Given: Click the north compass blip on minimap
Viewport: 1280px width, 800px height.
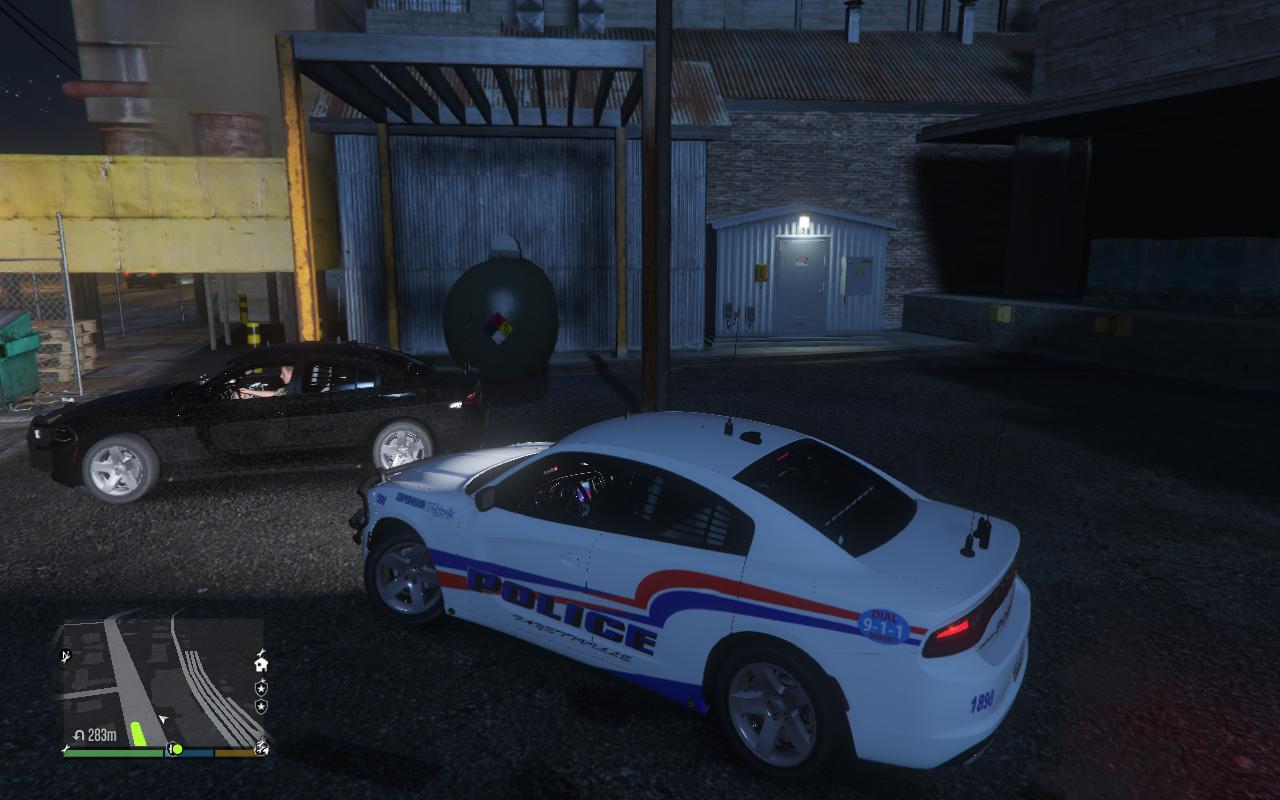Looking at the screenshot, I should pyautogui.click(x=67, y=656).
